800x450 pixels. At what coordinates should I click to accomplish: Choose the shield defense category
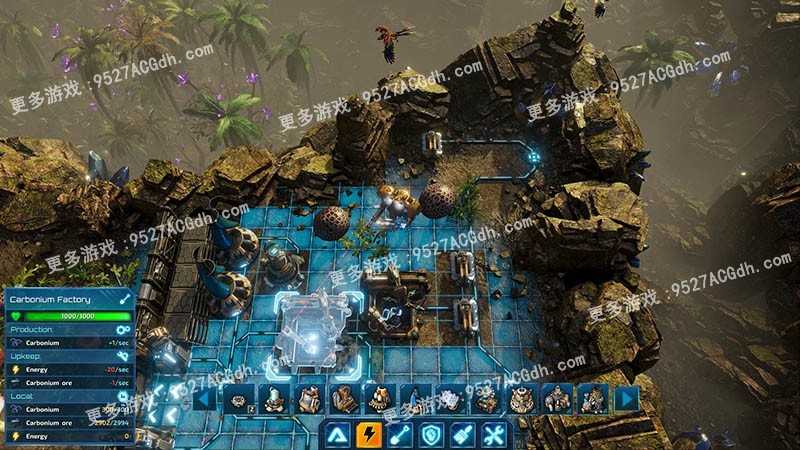coord(431,435)
